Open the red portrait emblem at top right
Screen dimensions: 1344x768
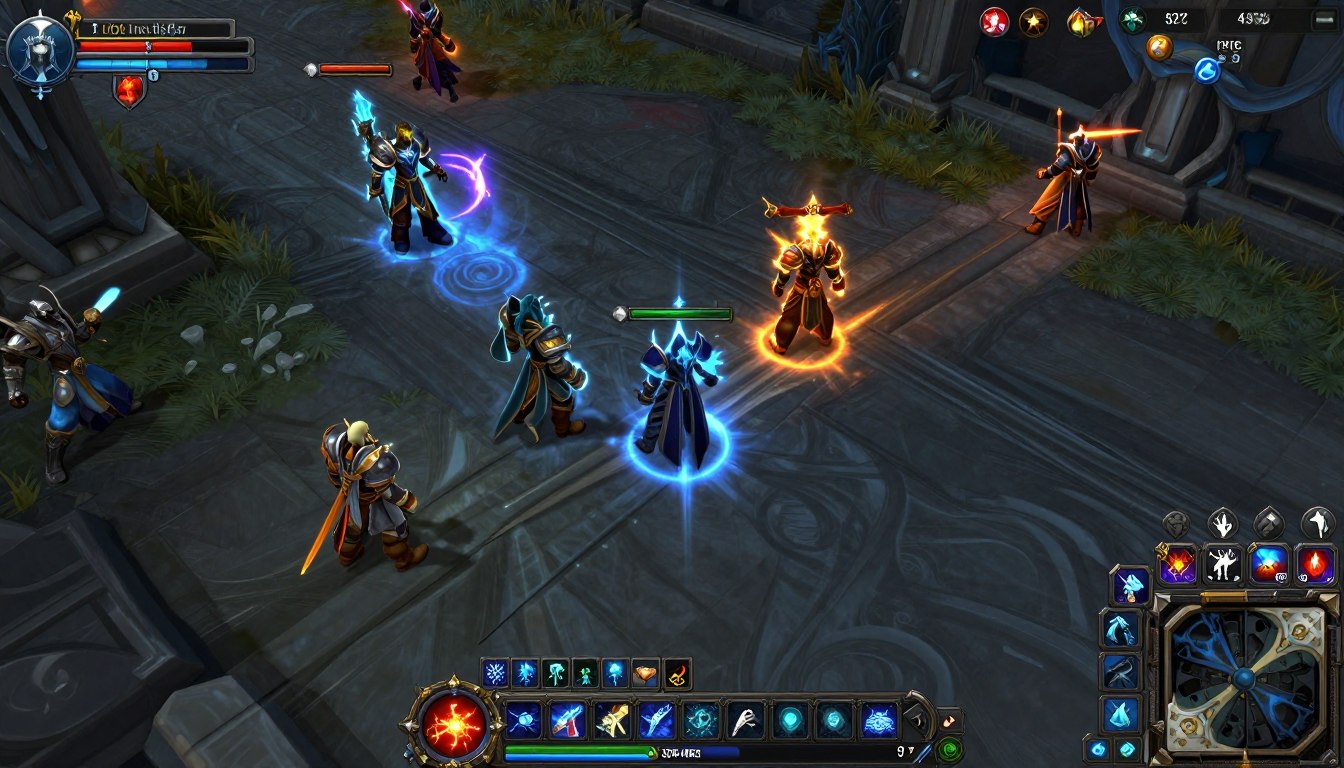click(994, 22)
